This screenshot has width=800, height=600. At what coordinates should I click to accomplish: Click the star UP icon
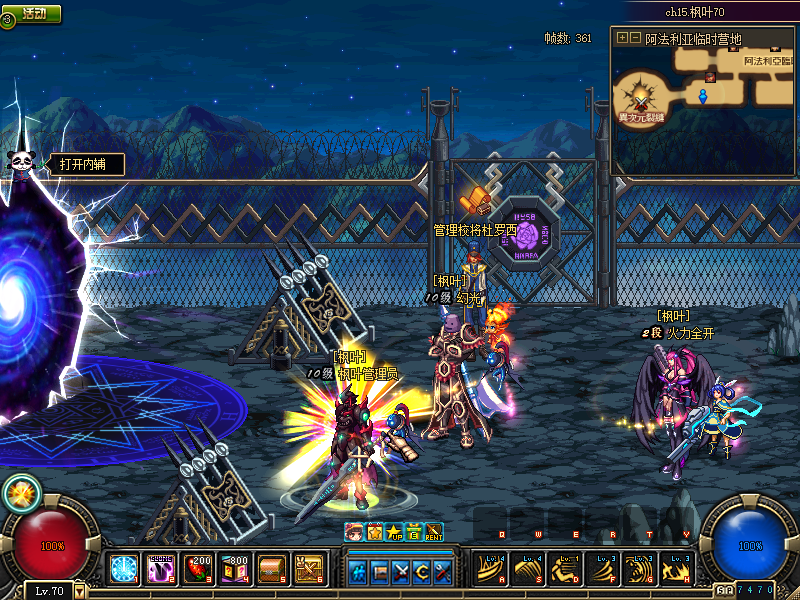(394, 531)
